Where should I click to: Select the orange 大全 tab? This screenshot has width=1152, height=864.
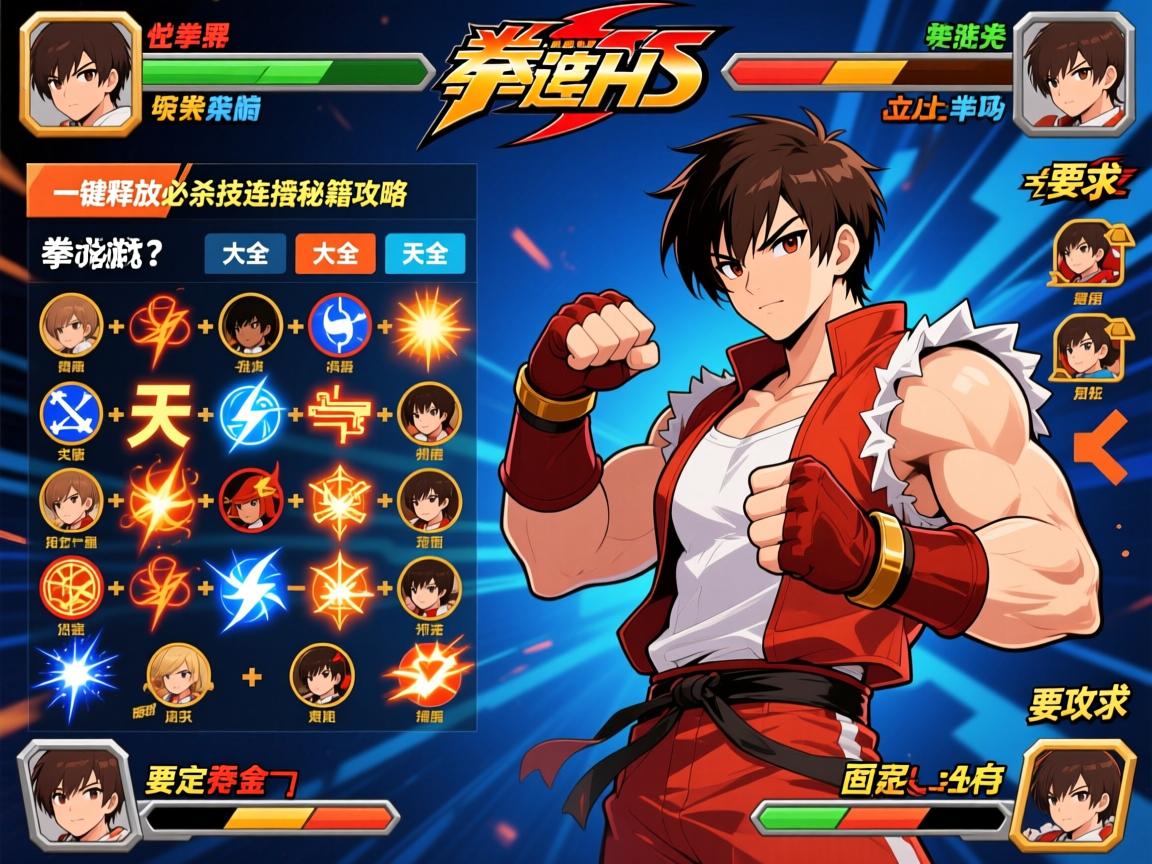click(335, 254)
